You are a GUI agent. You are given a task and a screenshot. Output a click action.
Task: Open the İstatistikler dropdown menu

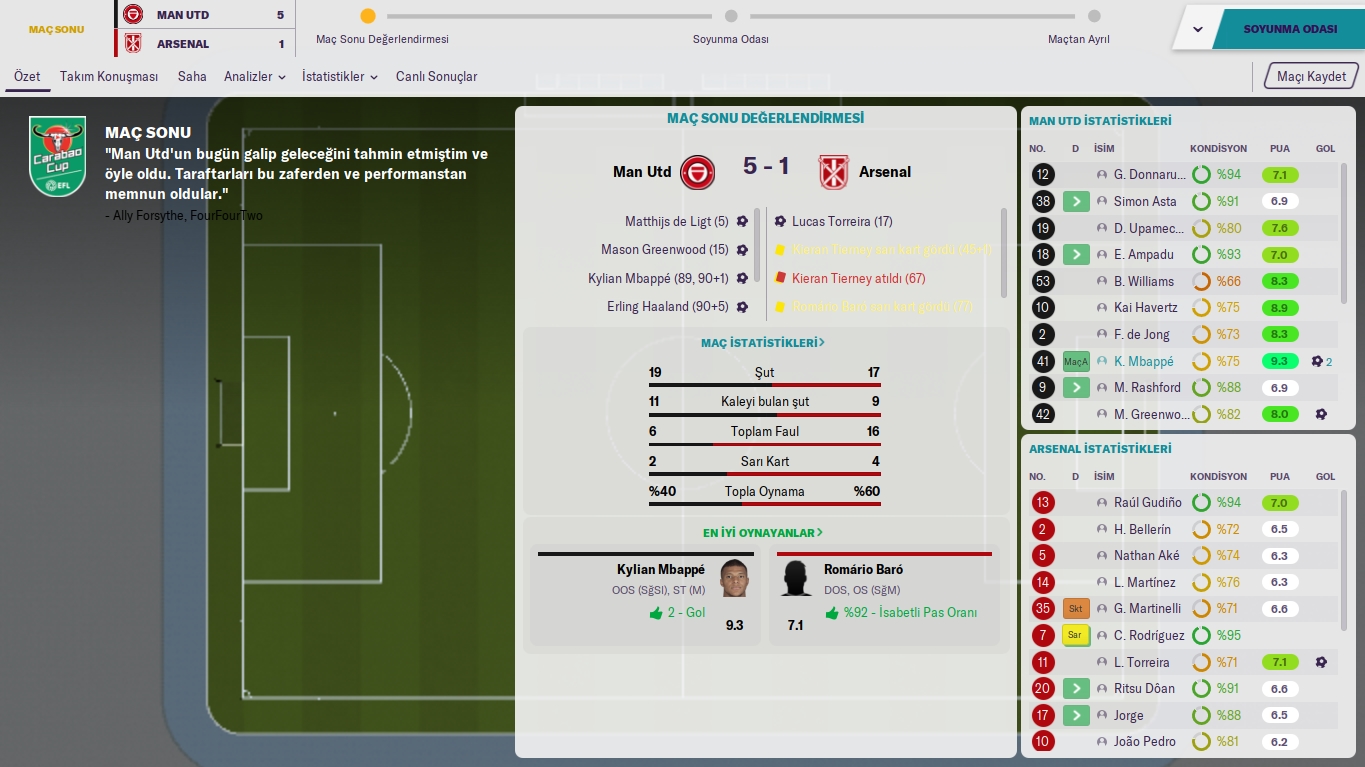pyautogui.click(x=339, y=77)
